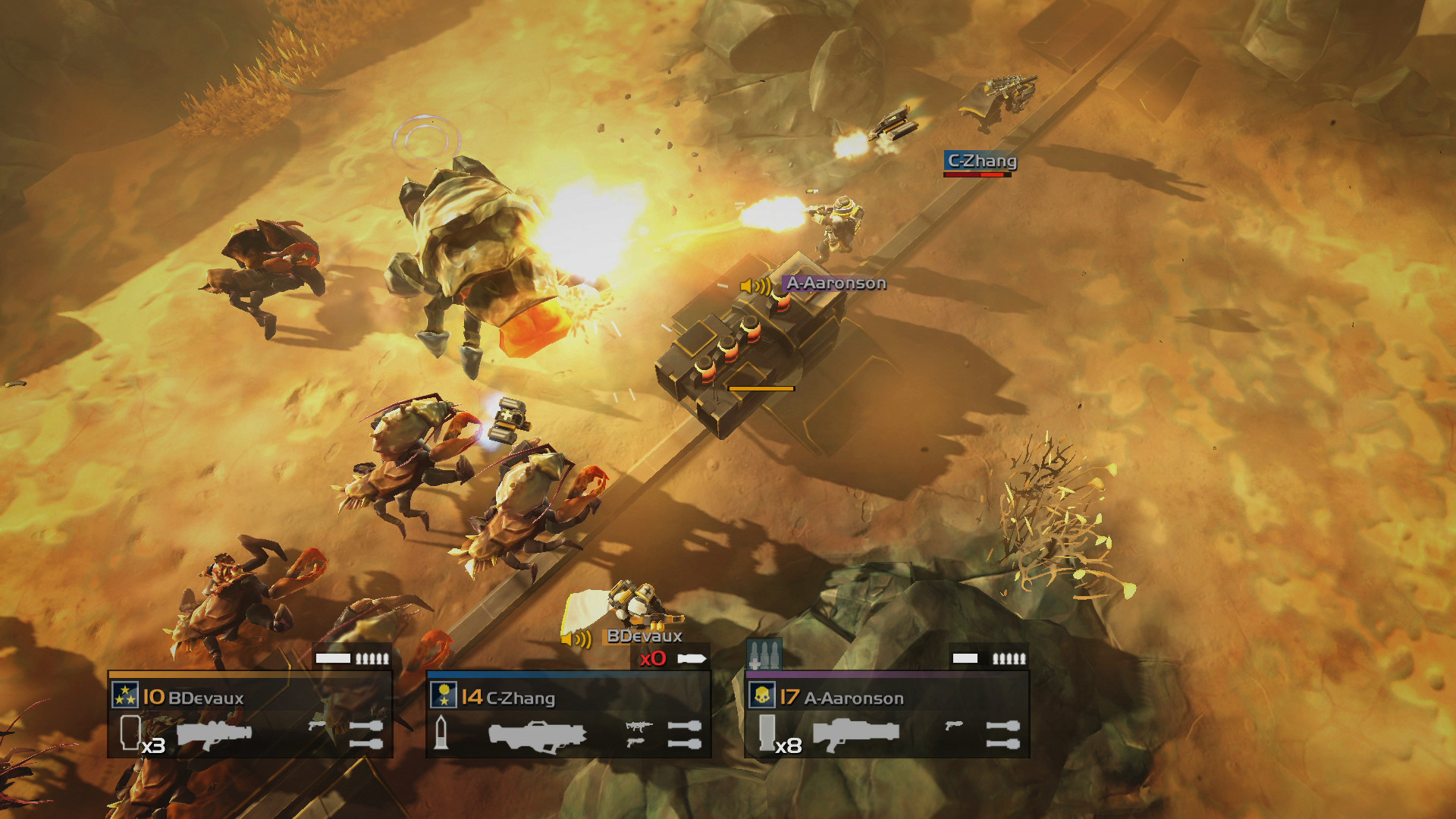The height and width of the screenshot is (819, 1456).
Task: Click A-Aaronson's pistol sidearm icon
Action: (954, 726)
